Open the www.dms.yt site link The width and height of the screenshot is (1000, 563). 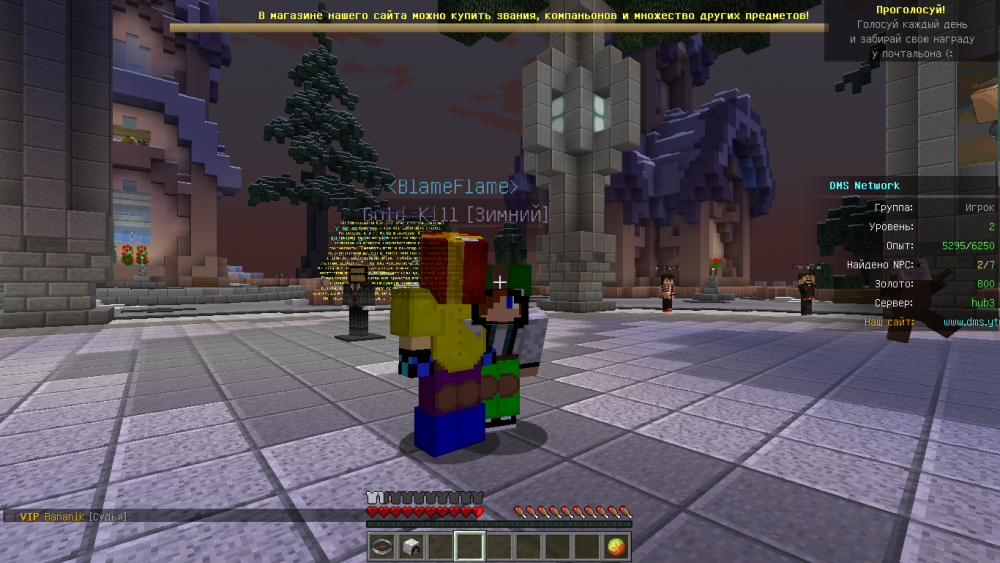coord(969,322)
